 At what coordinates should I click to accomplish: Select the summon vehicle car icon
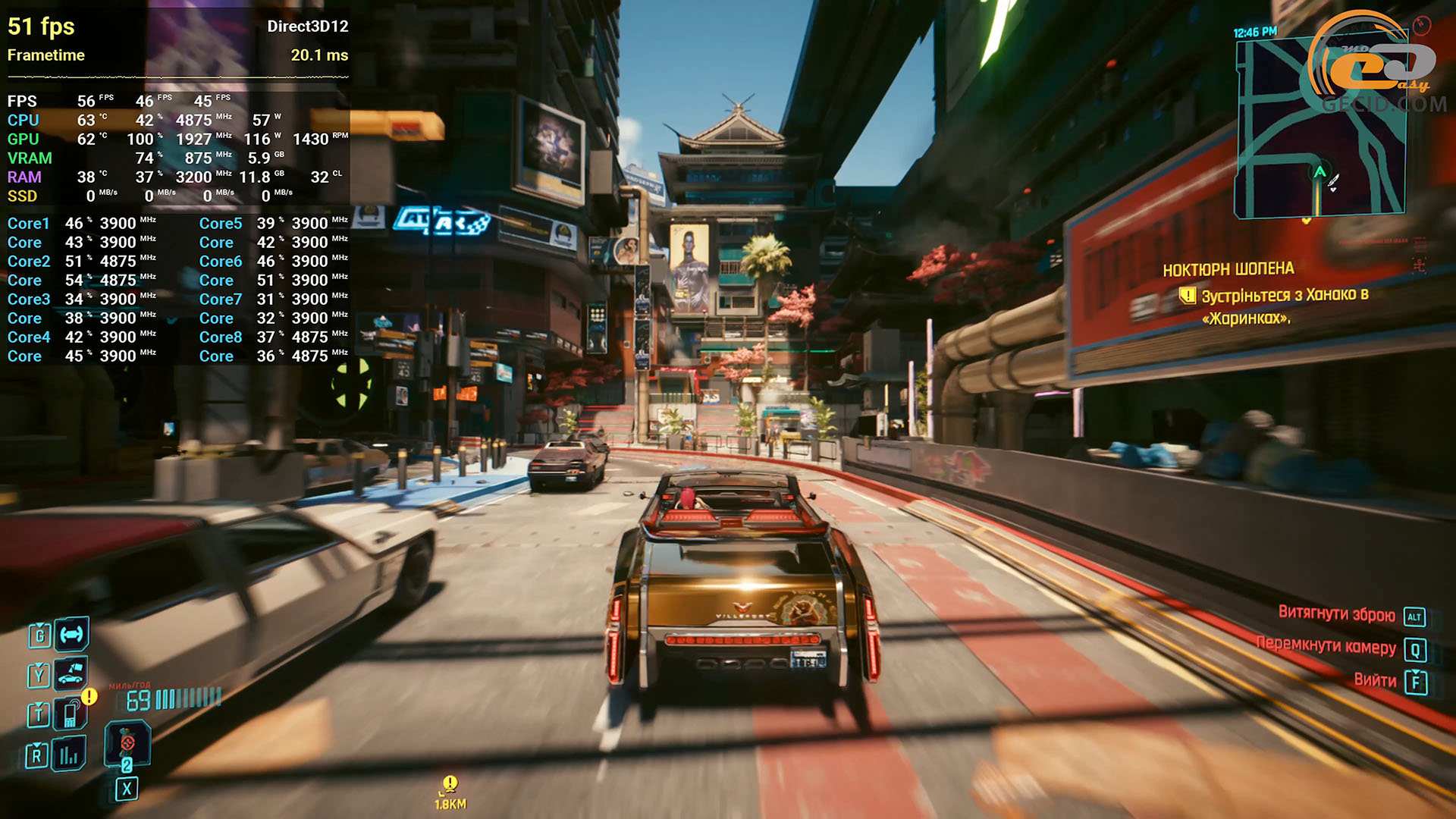tap(71, 673)
